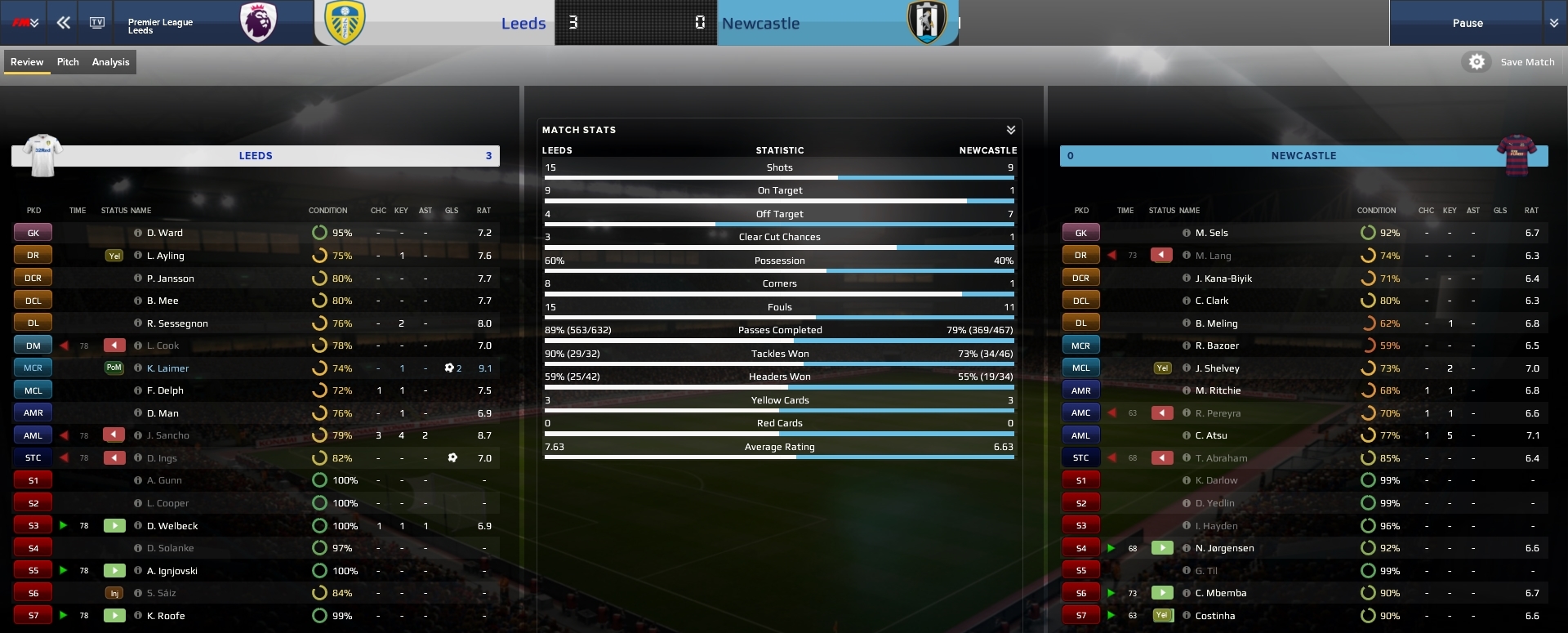1568x633 pixels.
Task: Select the Review tab
Action: pyautogui.click(x=27, y=62)
